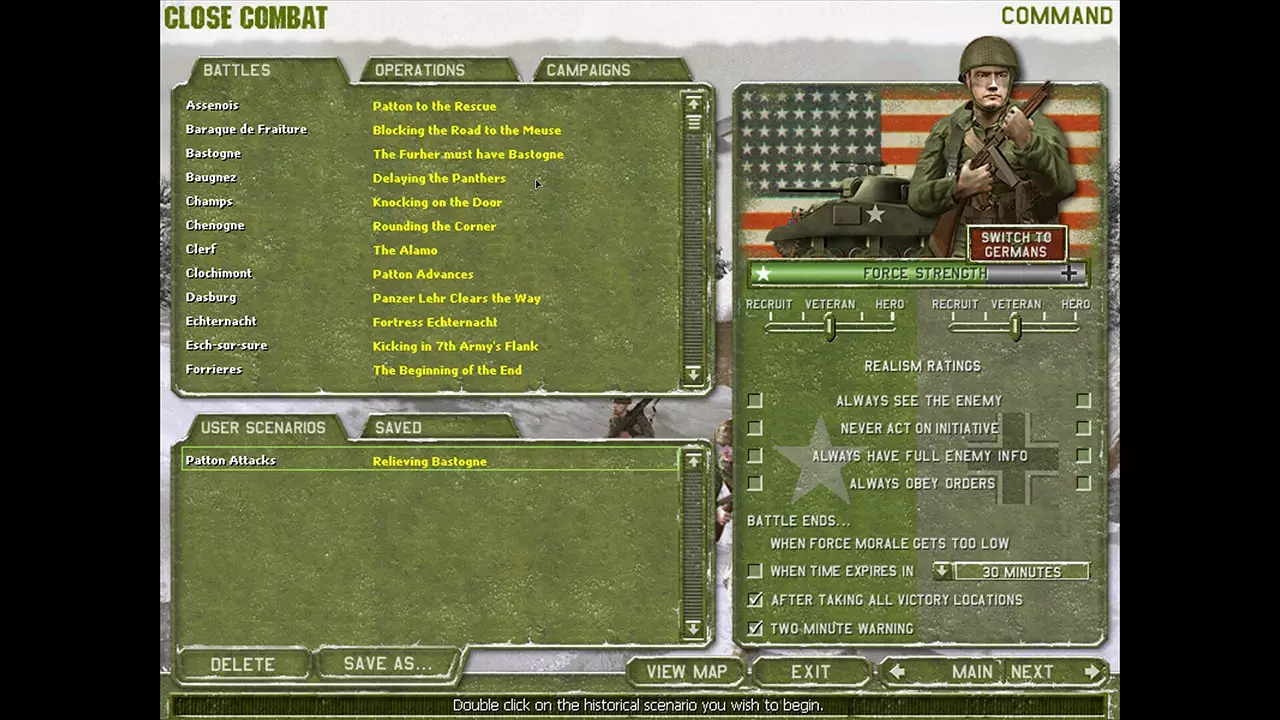Image resolution: width=1280 pixels, height=720 pixels.
Task: Check Never Act On Initiative for Germans
Action: pyautogui.click(x=1084, y=428)
